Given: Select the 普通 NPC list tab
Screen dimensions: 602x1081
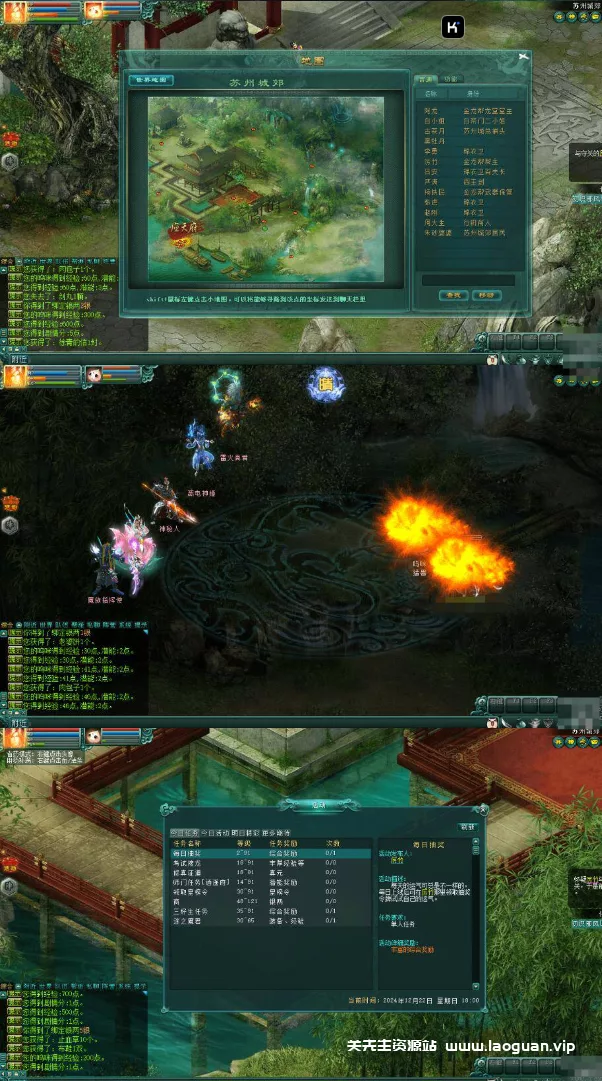Looking at the screenshot, I should 426,77.
